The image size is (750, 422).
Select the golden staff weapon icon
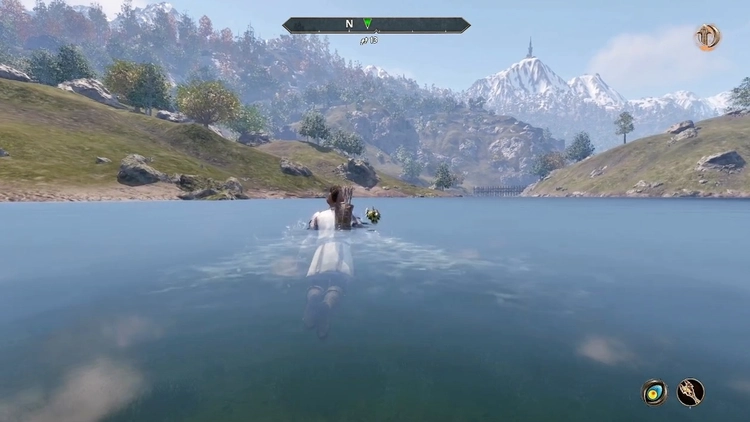tap(691, 392)
